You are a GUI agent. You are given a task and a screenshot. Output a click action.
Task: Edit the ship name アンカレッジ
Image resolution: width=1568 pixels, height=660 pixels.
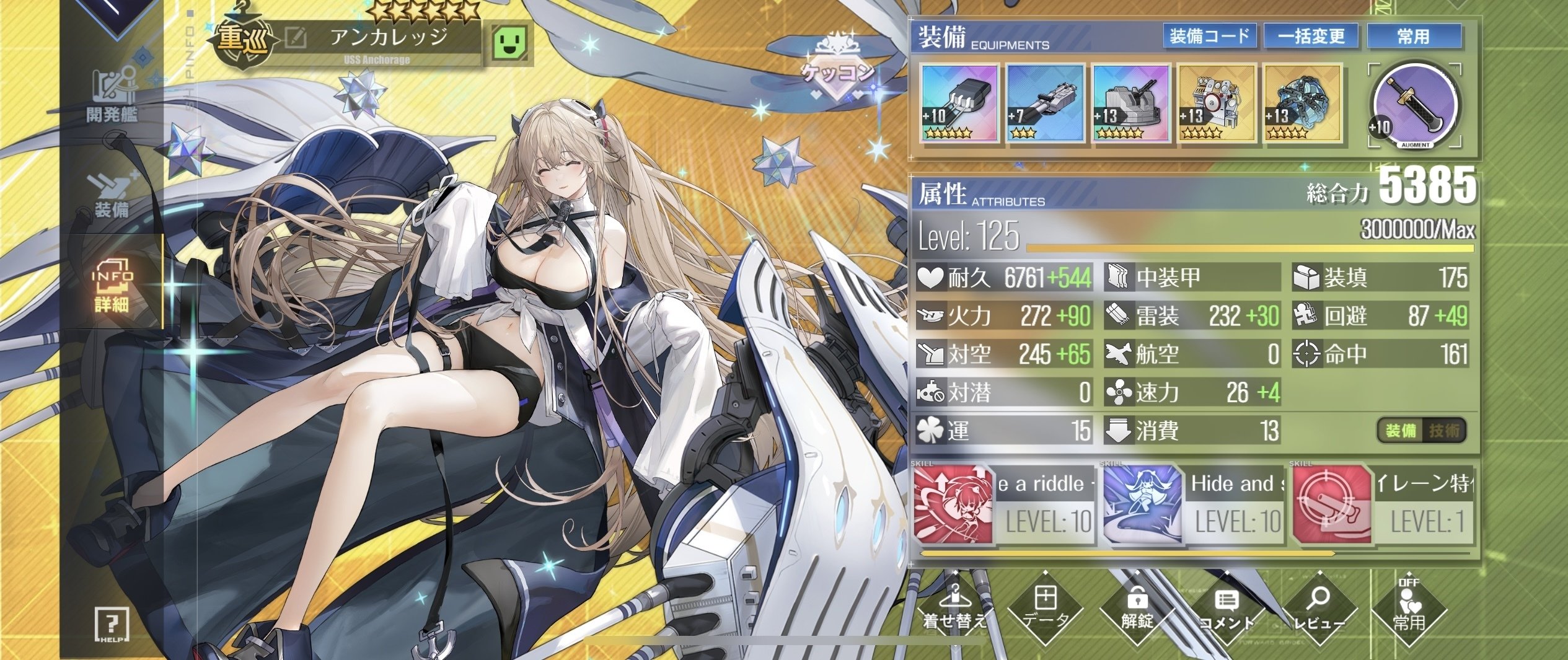pos(296,38)
